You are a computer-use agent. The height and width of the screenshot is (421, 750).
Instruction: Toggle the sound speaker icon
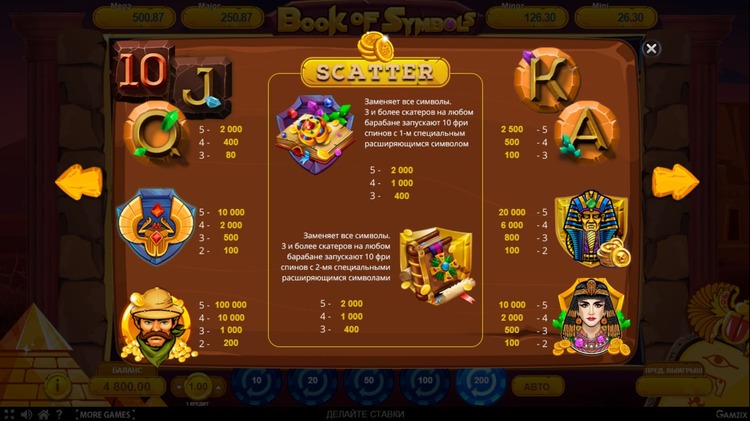pyautogui.click(x=25, y=414)
